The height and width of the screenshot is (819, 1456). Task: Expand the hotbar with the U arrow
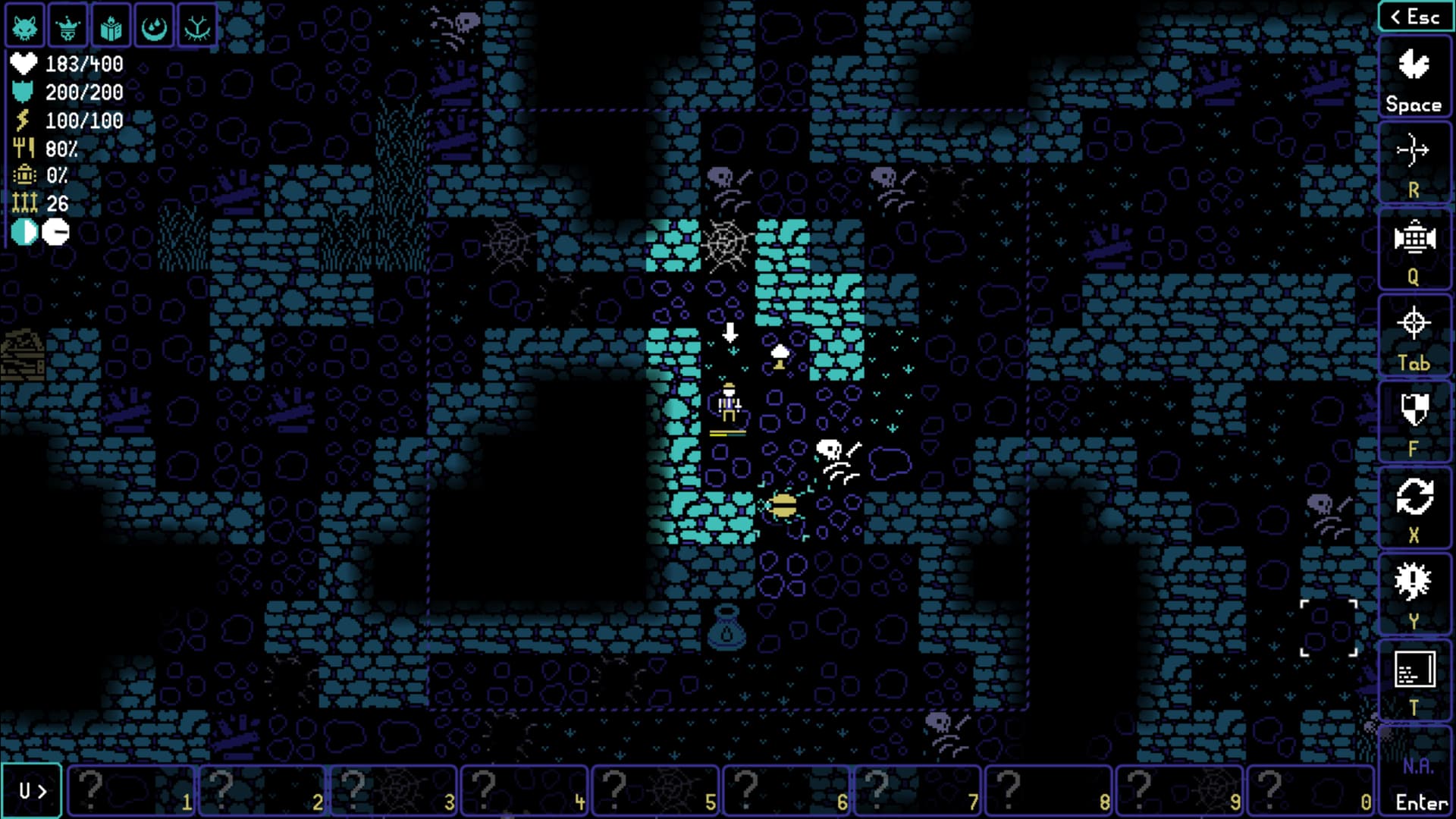coord(32,791)
